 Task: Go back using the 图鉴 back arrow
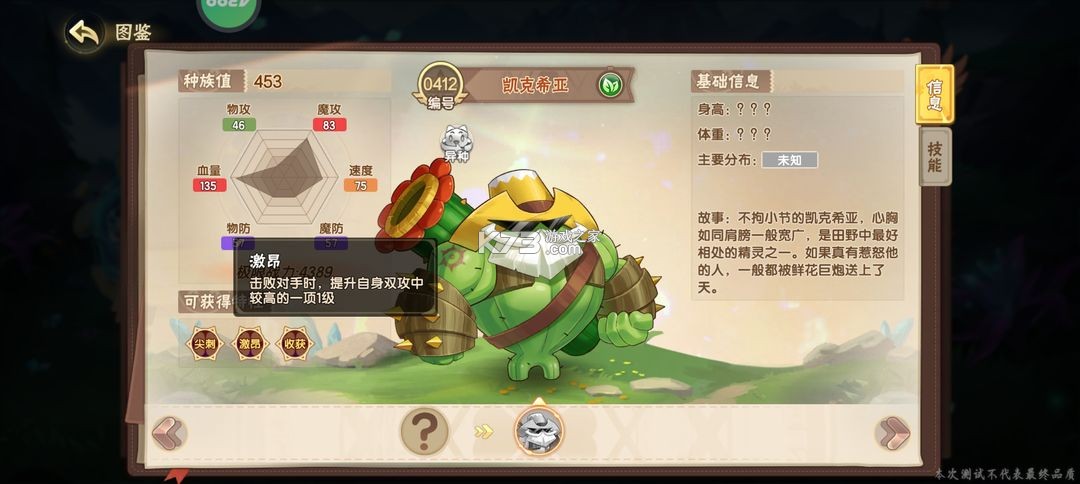(x=86, y=34)
